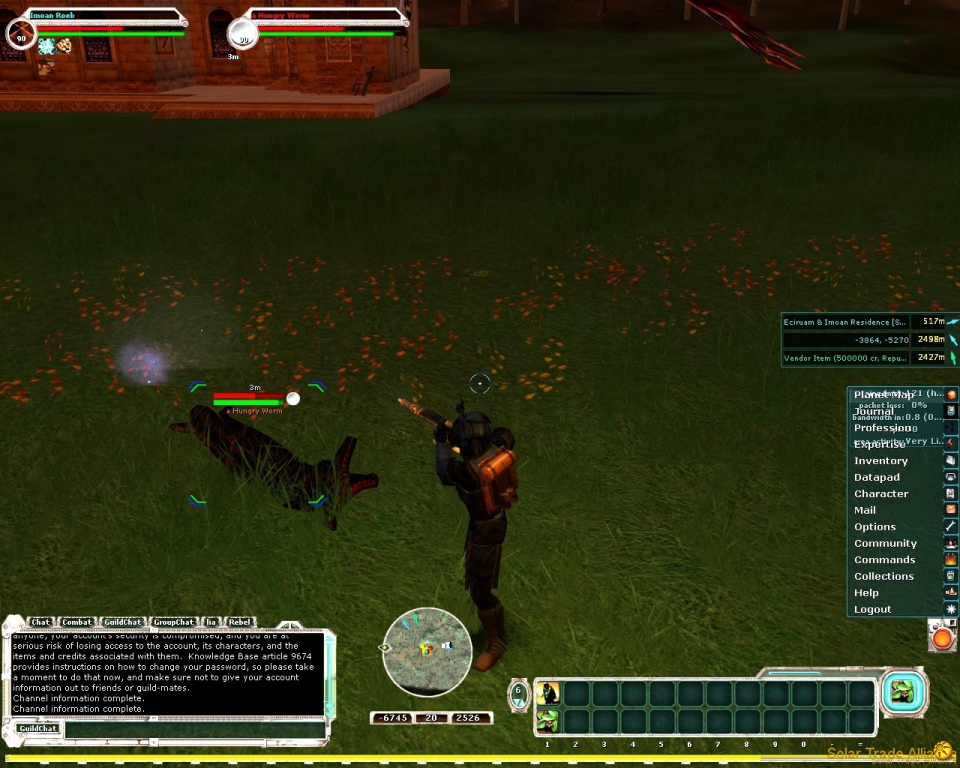
Task: Click the round orange menu button
Action: pos(942,636)
